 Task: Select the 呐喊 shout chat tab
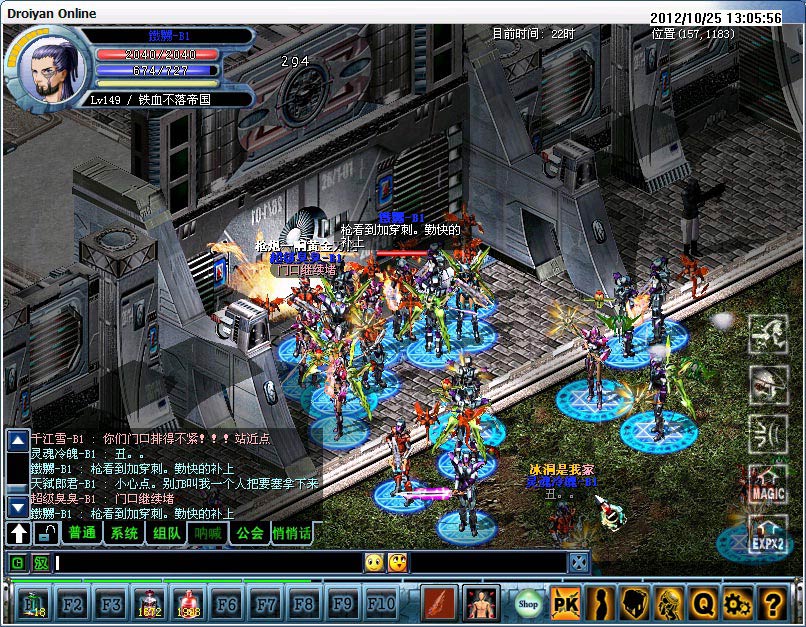point(208,533)
